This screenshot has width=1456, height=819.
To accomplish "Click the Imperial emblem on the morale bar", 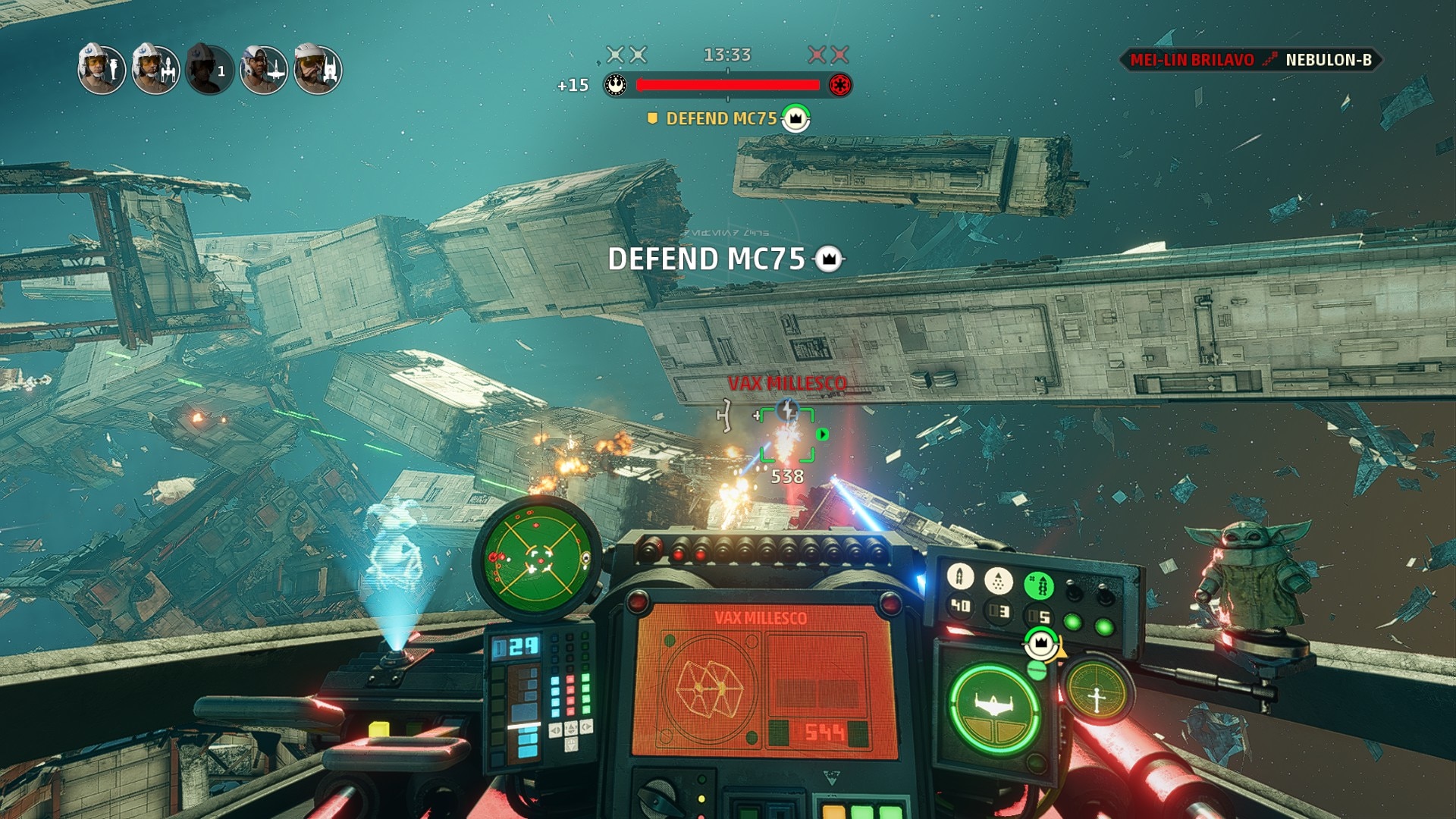I will tap(839, 85).
